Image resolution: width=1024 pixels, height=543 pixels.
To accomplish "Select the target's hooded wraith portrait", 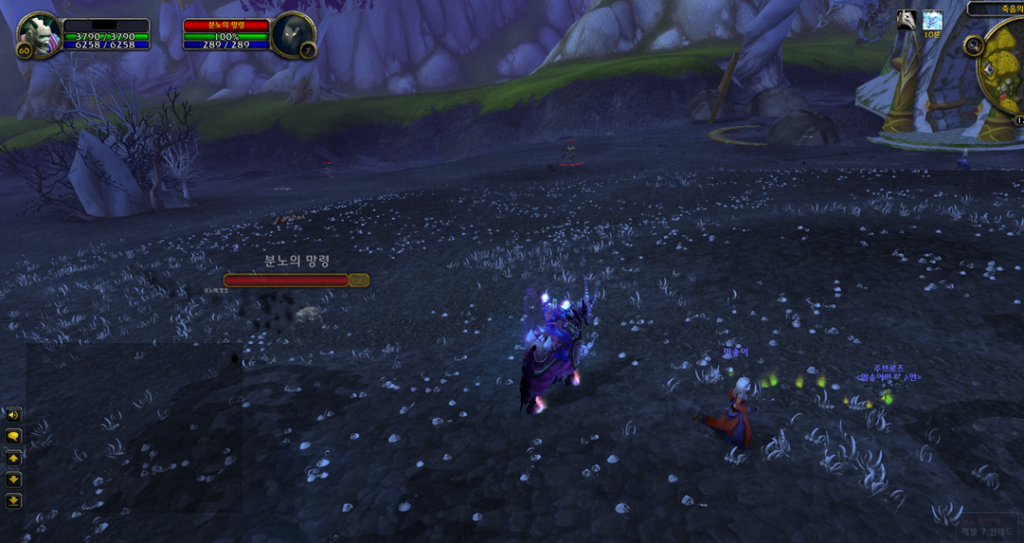I will click(x=292, y=36).
